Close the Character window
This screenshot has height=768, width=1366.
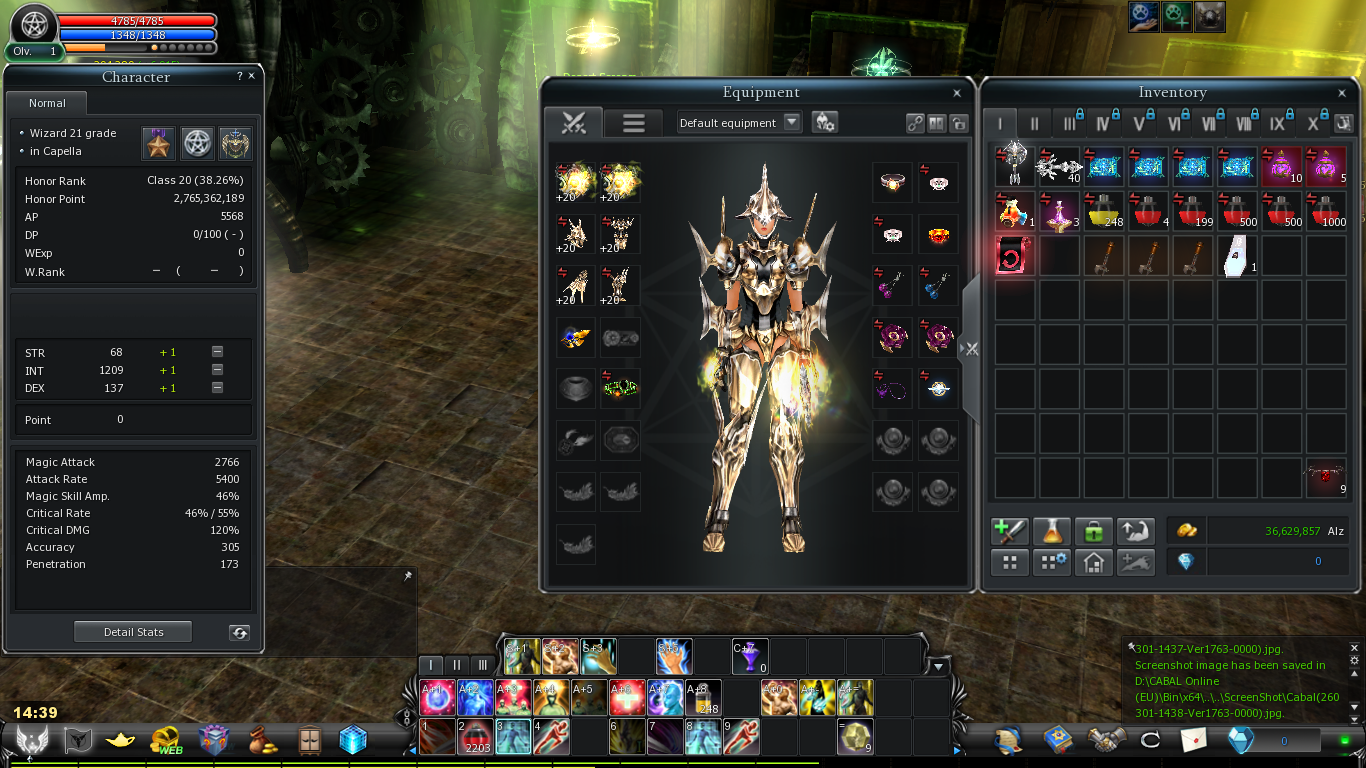pos(251,76)
